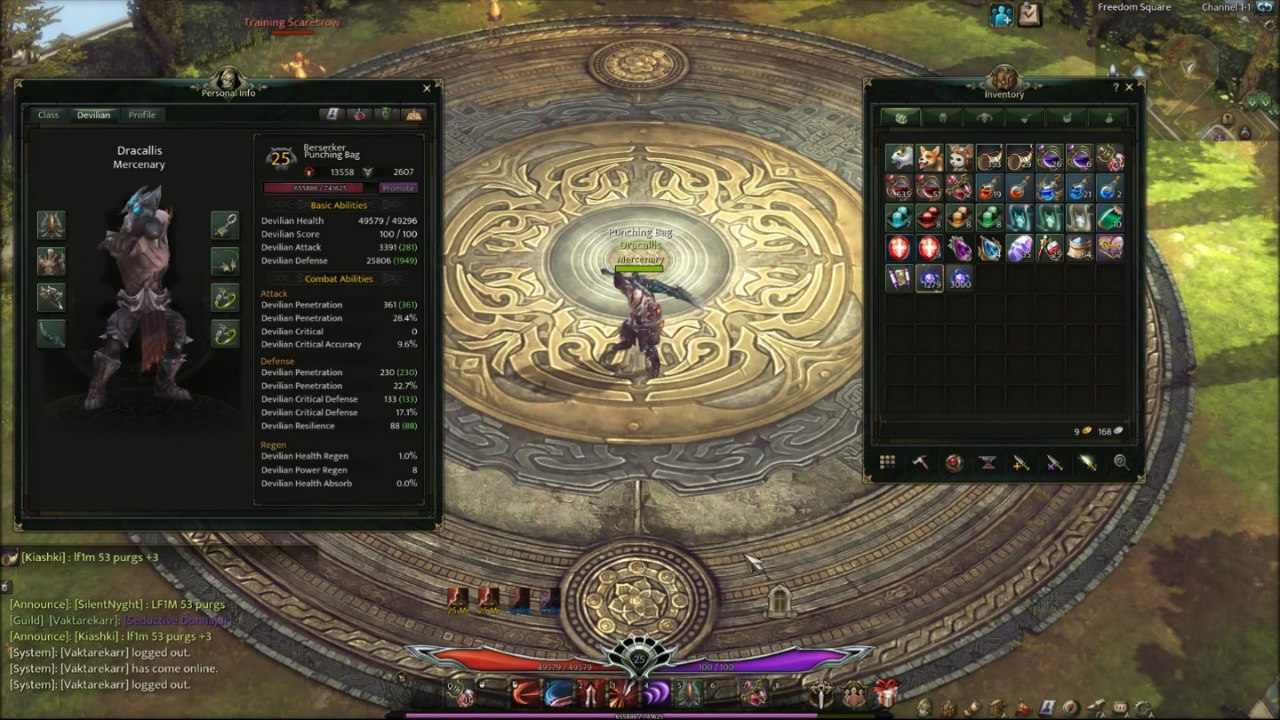The image size is (1280, 720).
Task: Close the Inventory window
Action: tap(1129, 88)
